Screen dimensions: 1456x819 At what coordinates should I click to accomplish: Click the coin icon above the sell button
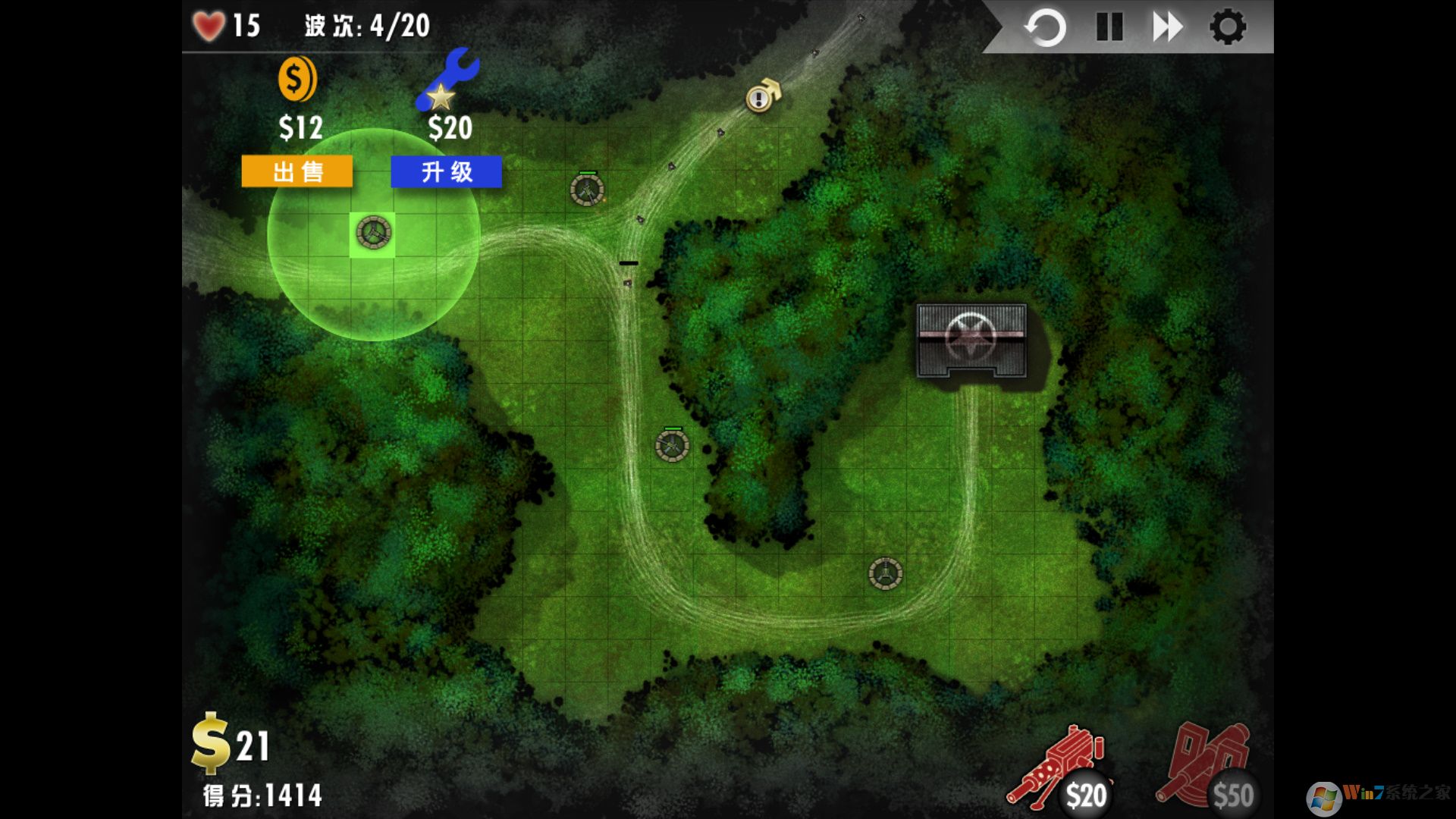[297, 80]
